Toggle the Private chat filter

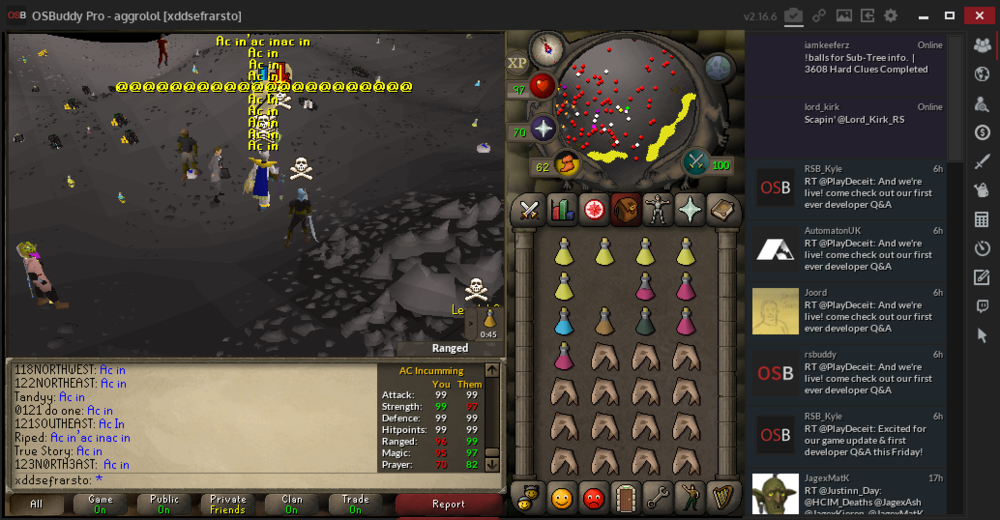(x=227, y=504)
